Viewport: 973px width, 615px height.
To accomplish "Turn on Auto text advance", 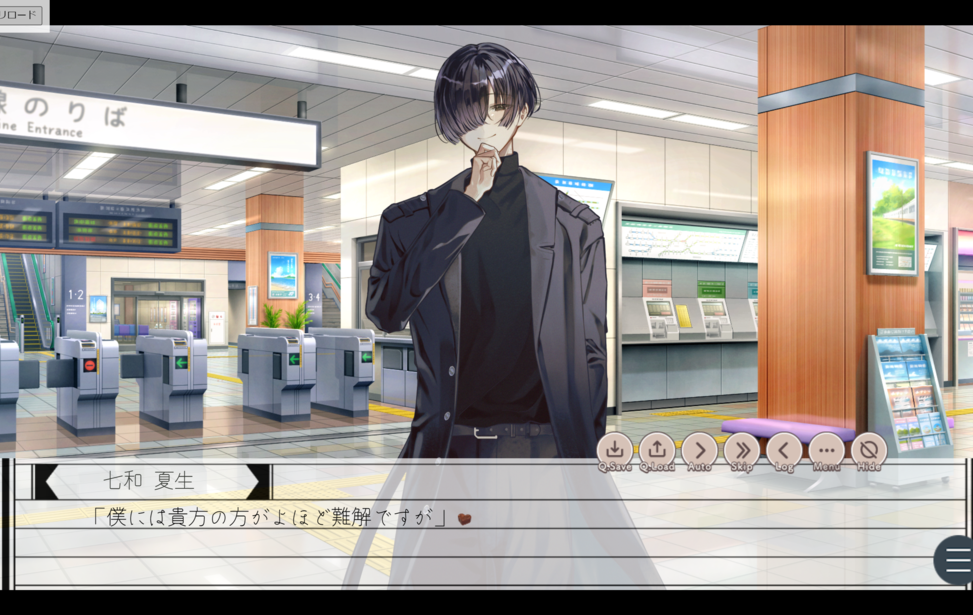I will click(x=699, y=450).
